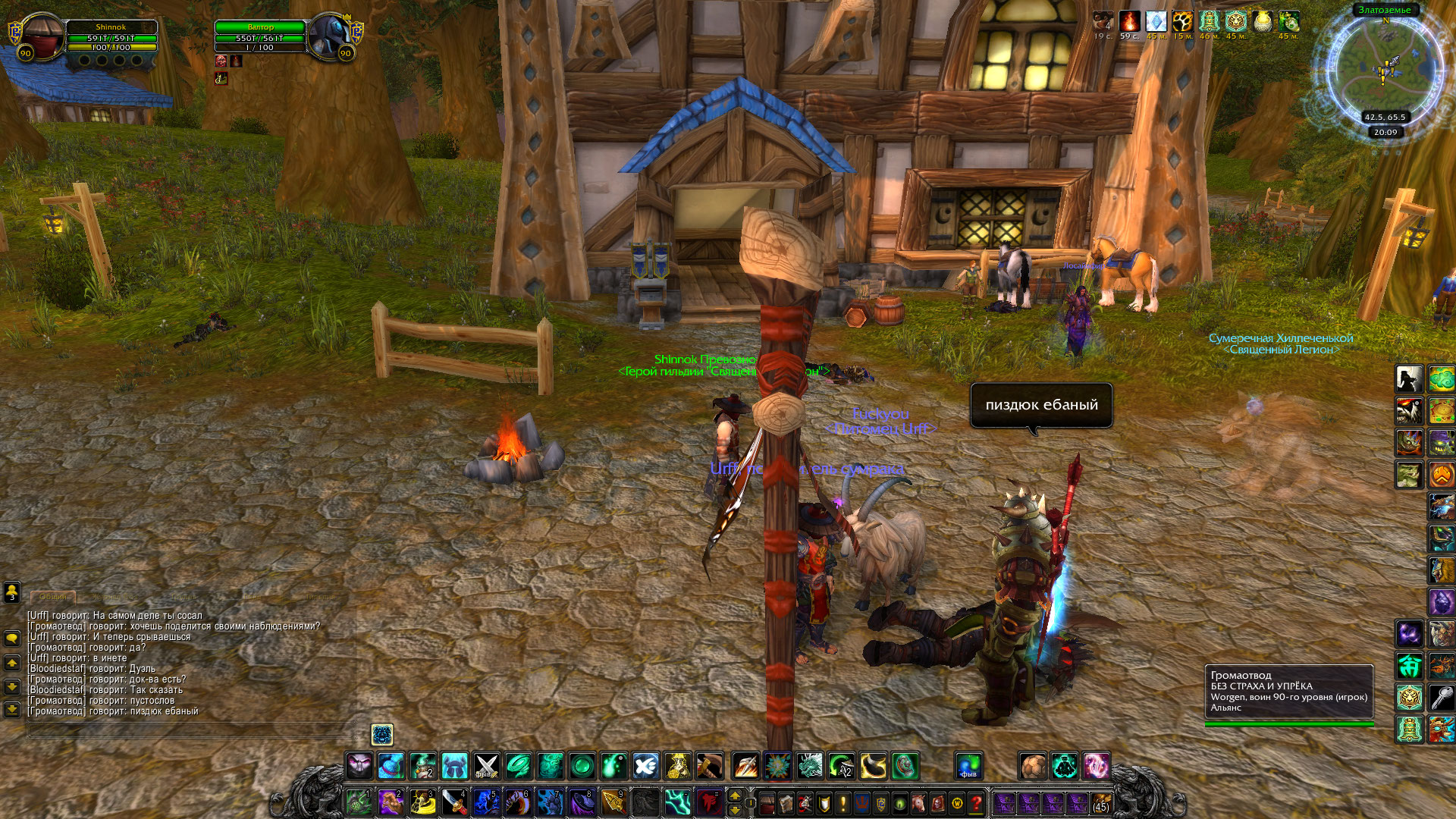
Task: Select the Валтор target portrait frame
Action: click(x=329, y=35)
